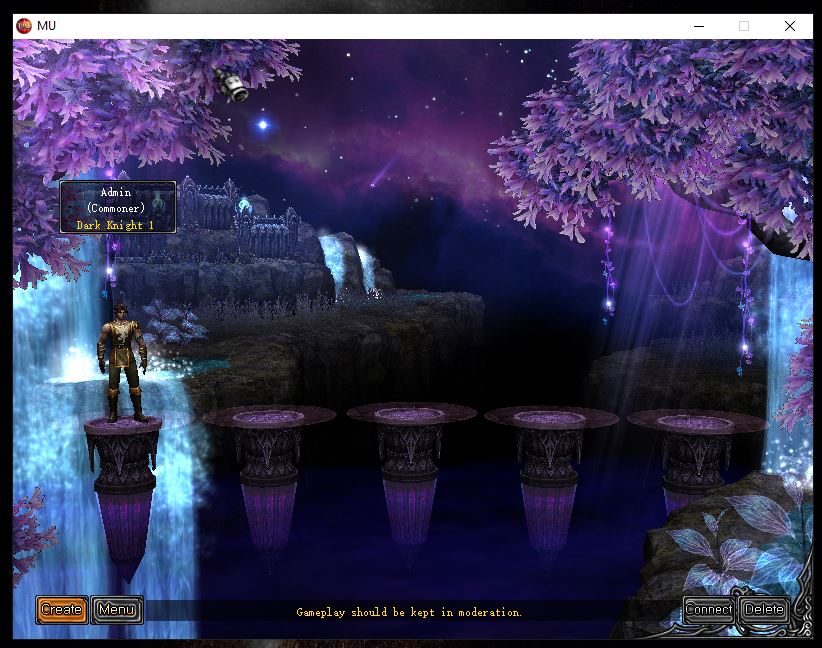Close the MU game window
The image size is (822, 648).
pyautogui.click(x=789, y=26)
